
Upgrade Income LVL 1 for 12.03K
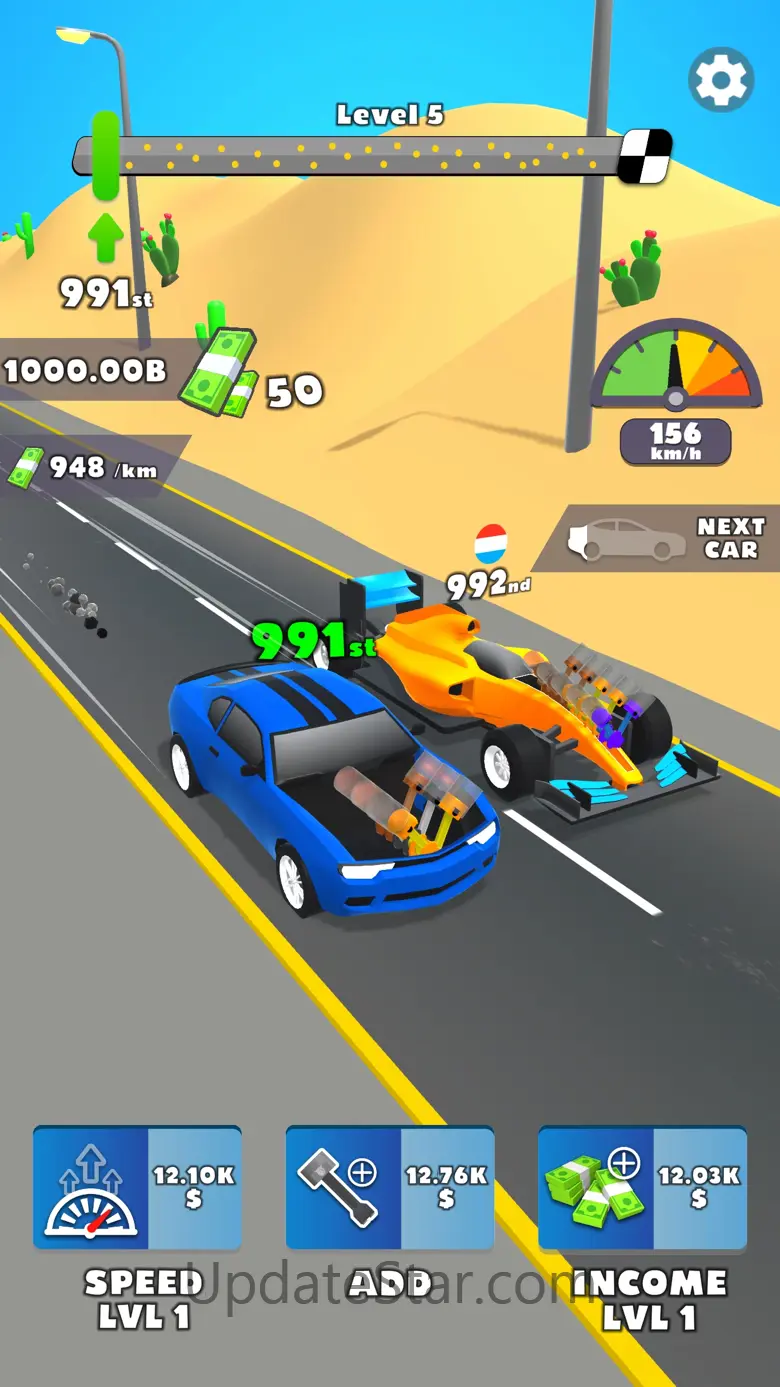(642, 1187)
